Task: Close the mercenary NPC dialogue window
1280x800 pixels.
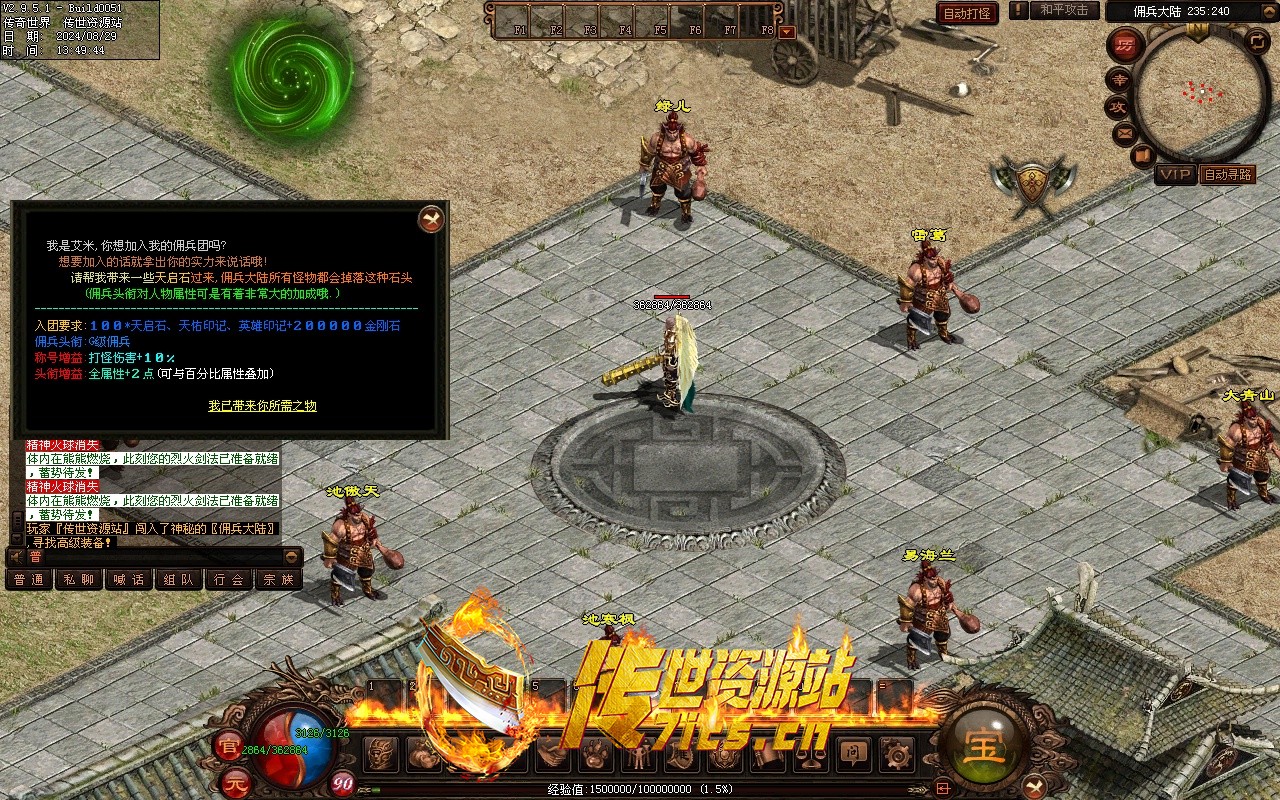Action: (x=431, y=219)
